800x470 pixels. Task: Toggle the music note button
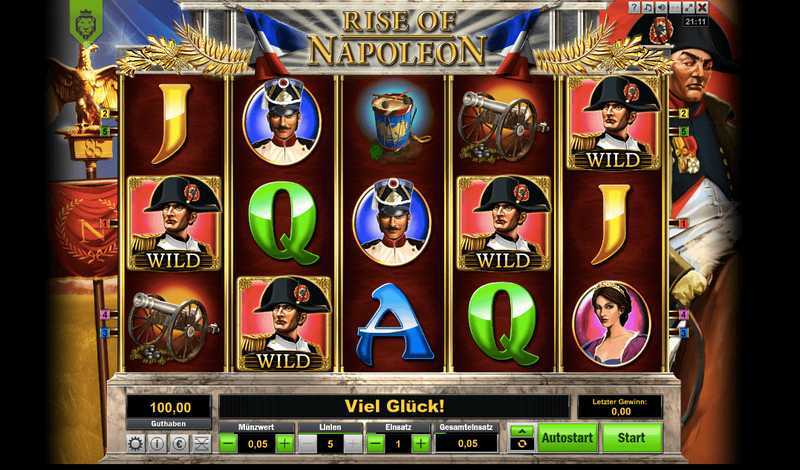coord(648,8)
